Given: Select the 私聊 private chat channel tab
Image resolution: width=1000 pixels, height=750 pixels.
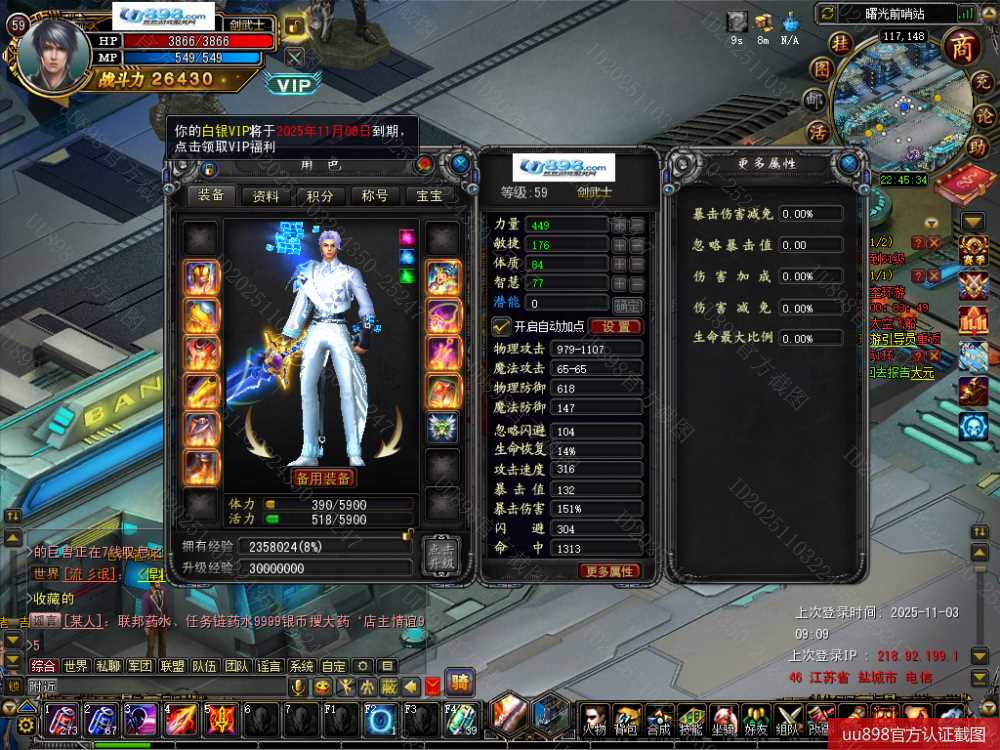Looking at the screenshot, I should click(x=108, y=666).
